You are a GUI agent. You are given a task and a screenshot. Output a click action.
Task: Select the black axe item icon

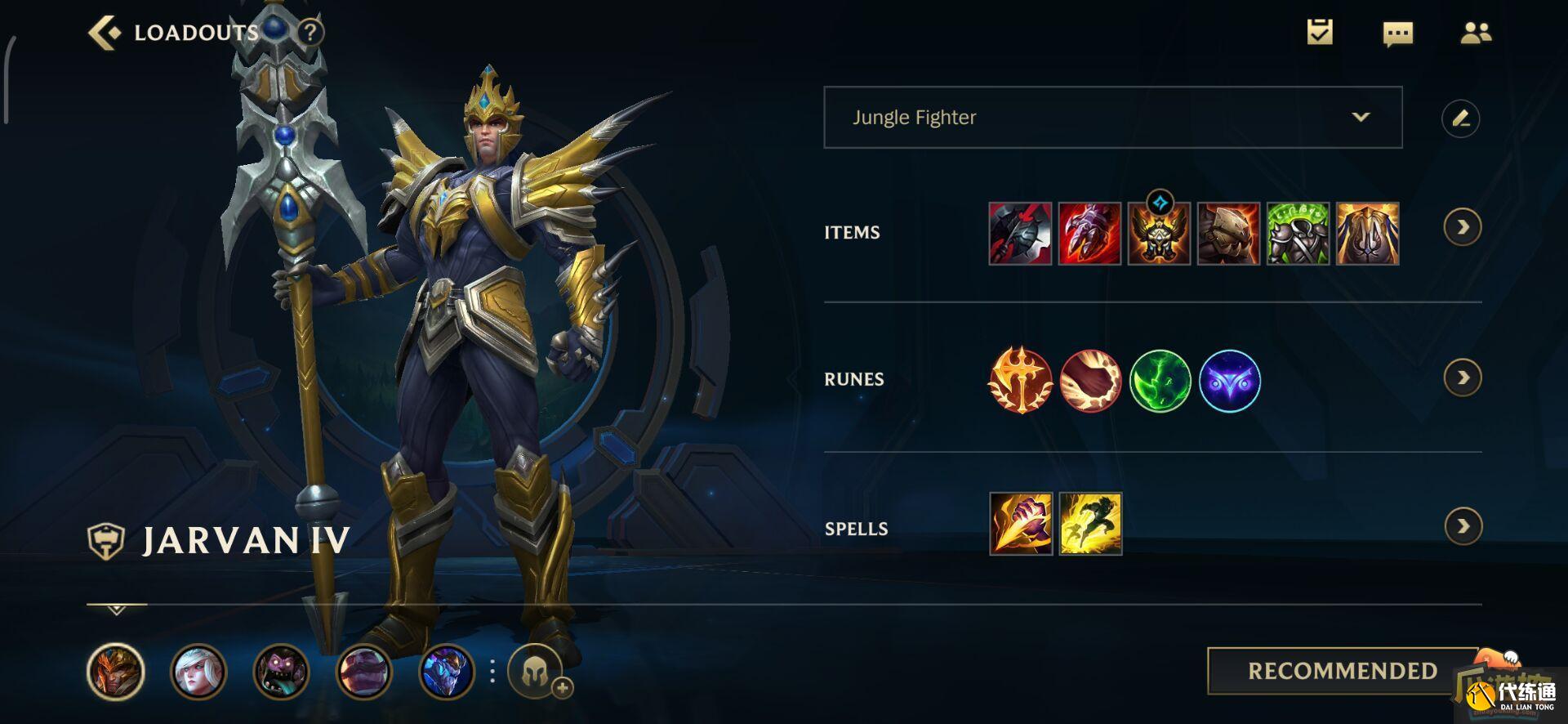click(x=1020, y=234)
